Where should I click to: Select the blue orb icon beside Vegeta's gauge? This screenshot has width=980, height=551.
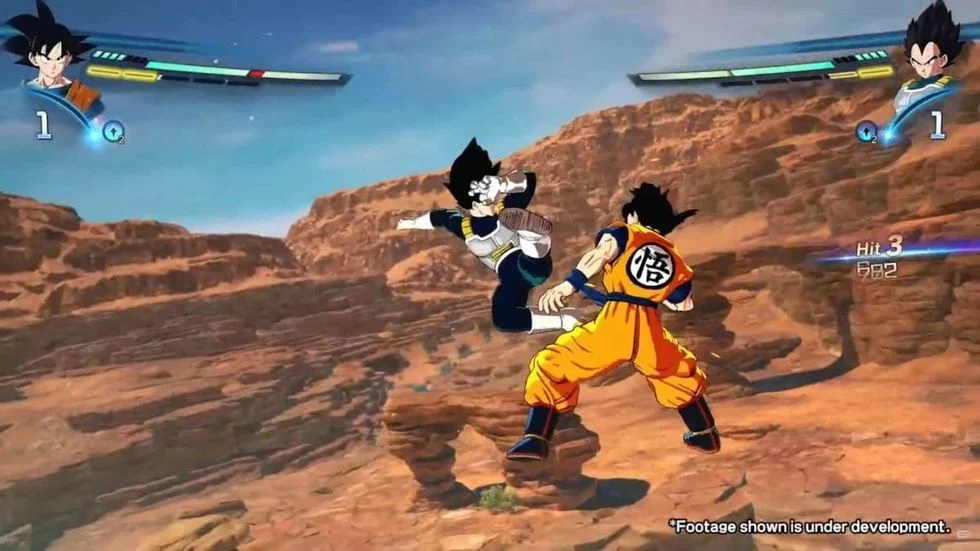866,131
